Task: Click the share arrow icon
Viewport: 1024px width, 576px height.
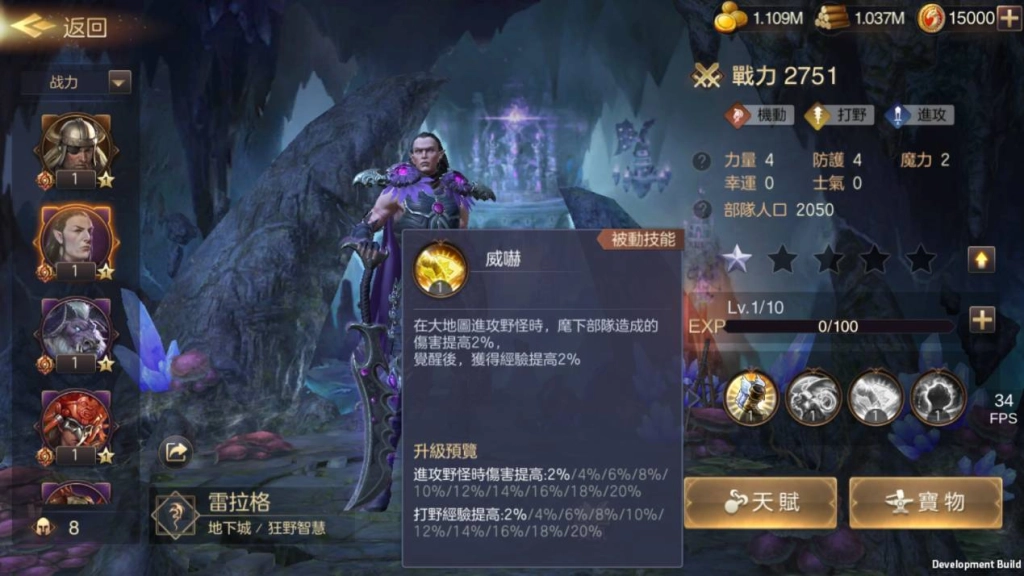Action: 175,453
